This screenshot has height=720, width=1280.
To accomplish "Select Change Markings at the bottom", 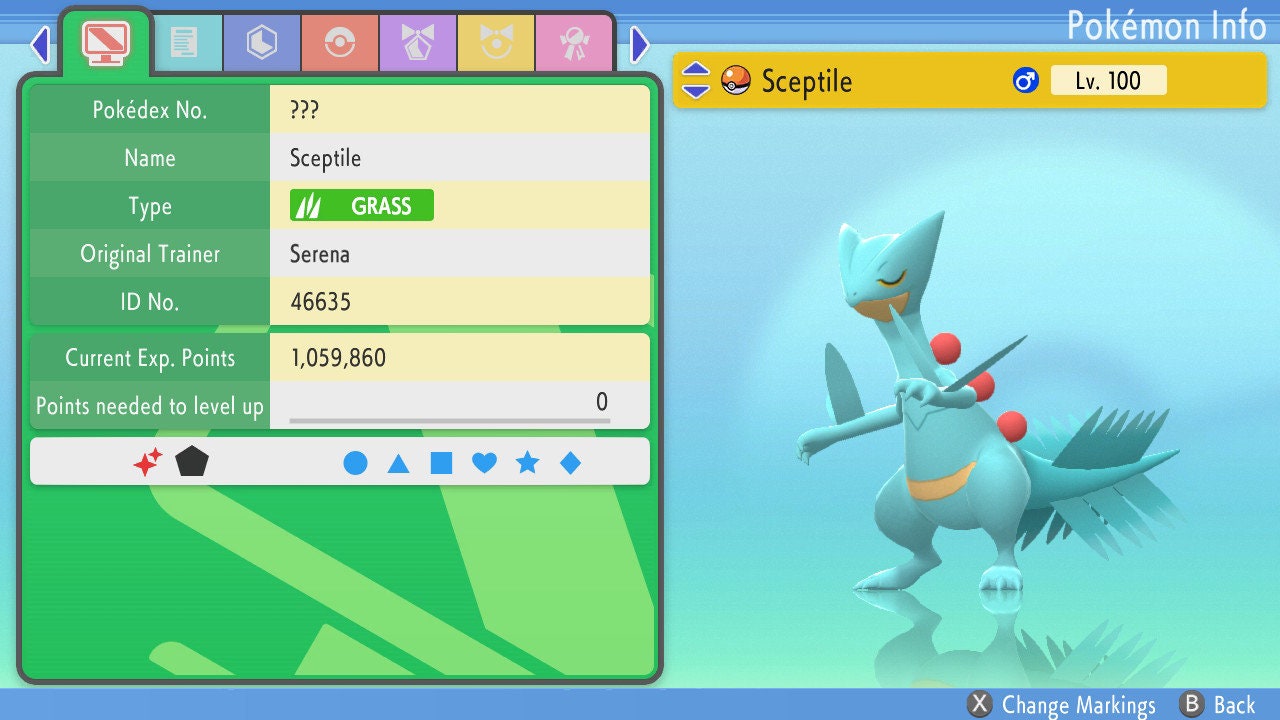I will tap(1062, 705).
